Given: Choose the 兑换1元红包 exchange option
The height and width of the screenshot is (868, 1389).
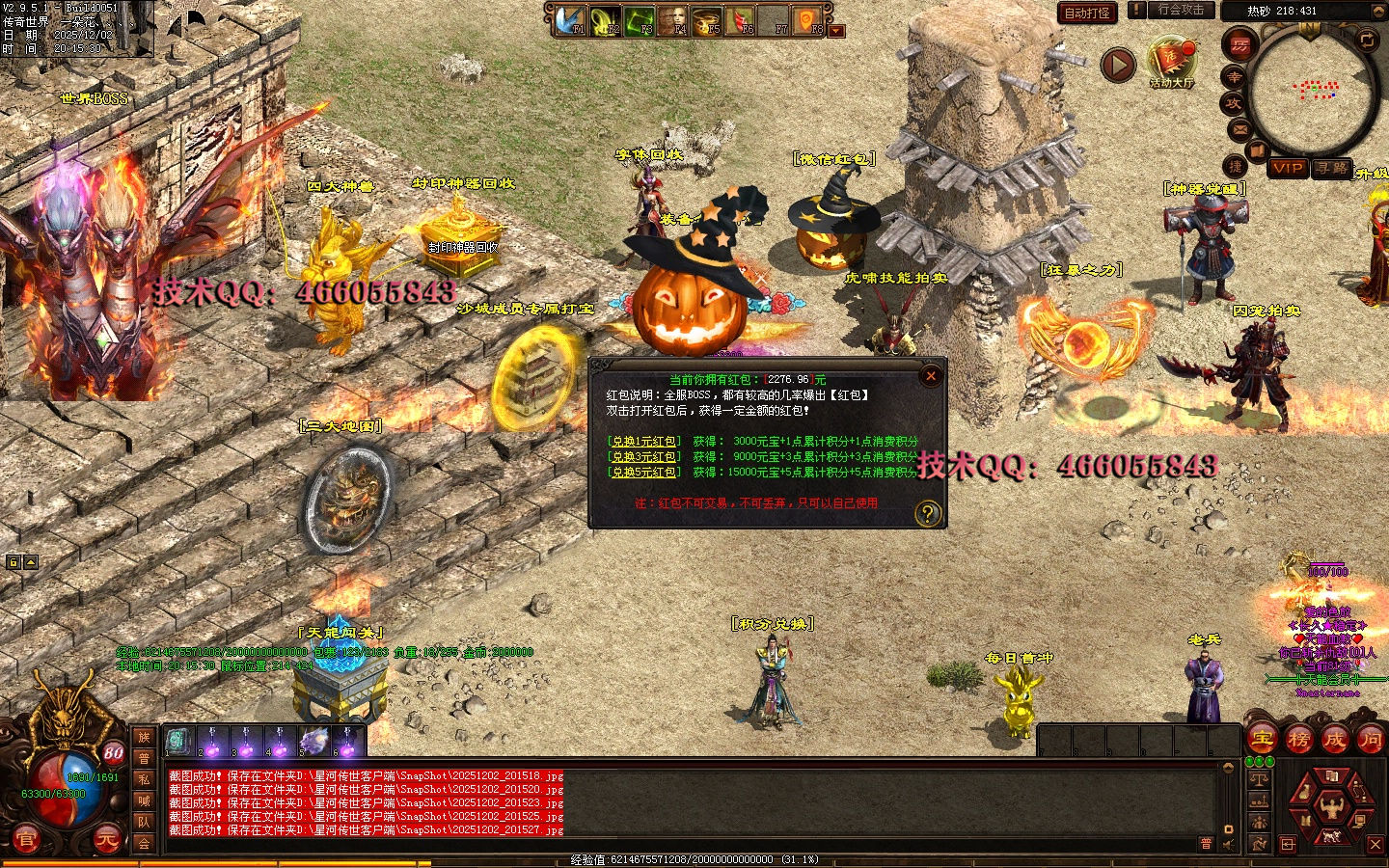Looking at the screenshot, I should coord(644,442).
